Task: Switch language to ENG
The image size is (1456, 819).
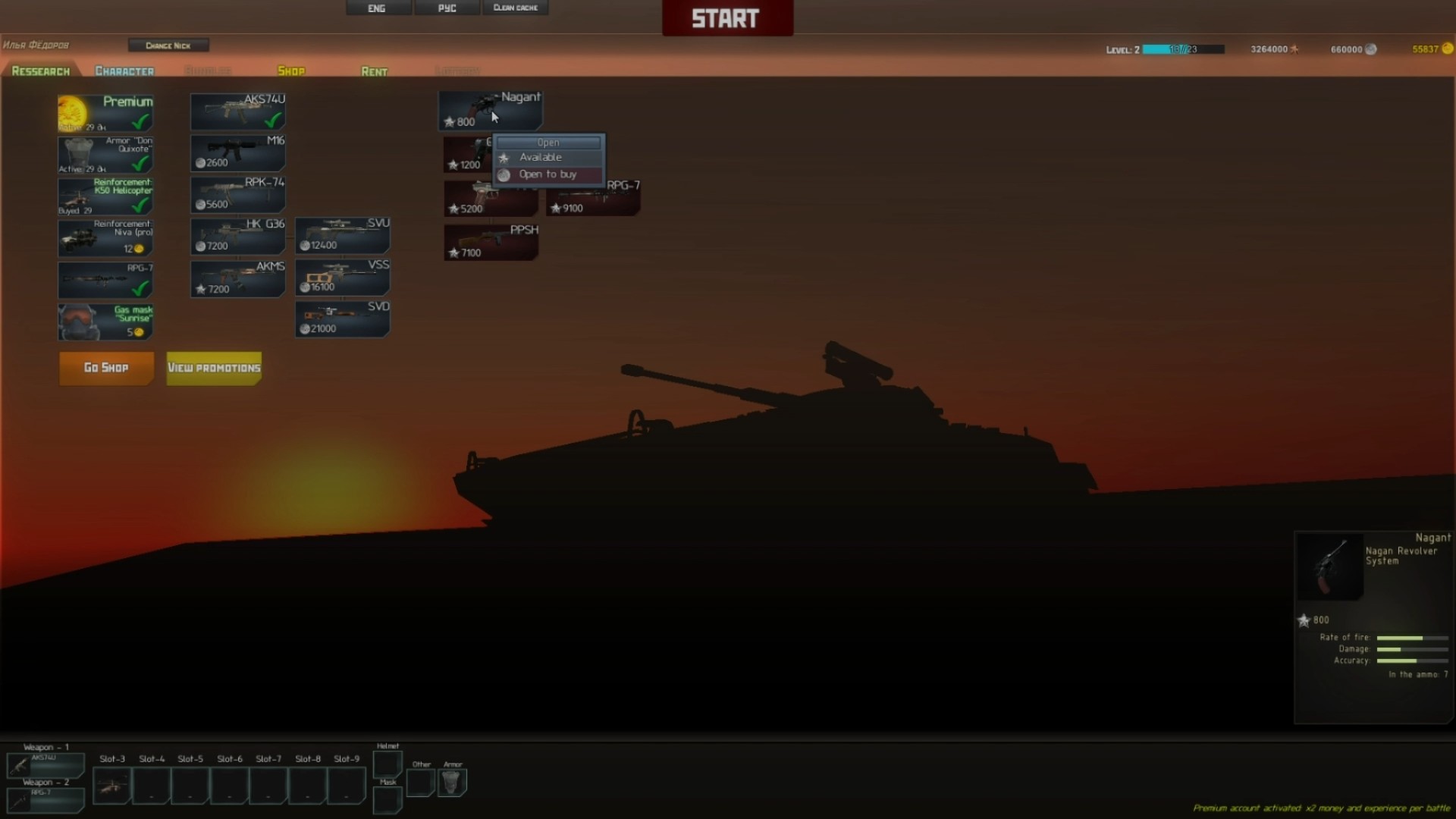Action: pyautogui.click(x=377, y=8)
